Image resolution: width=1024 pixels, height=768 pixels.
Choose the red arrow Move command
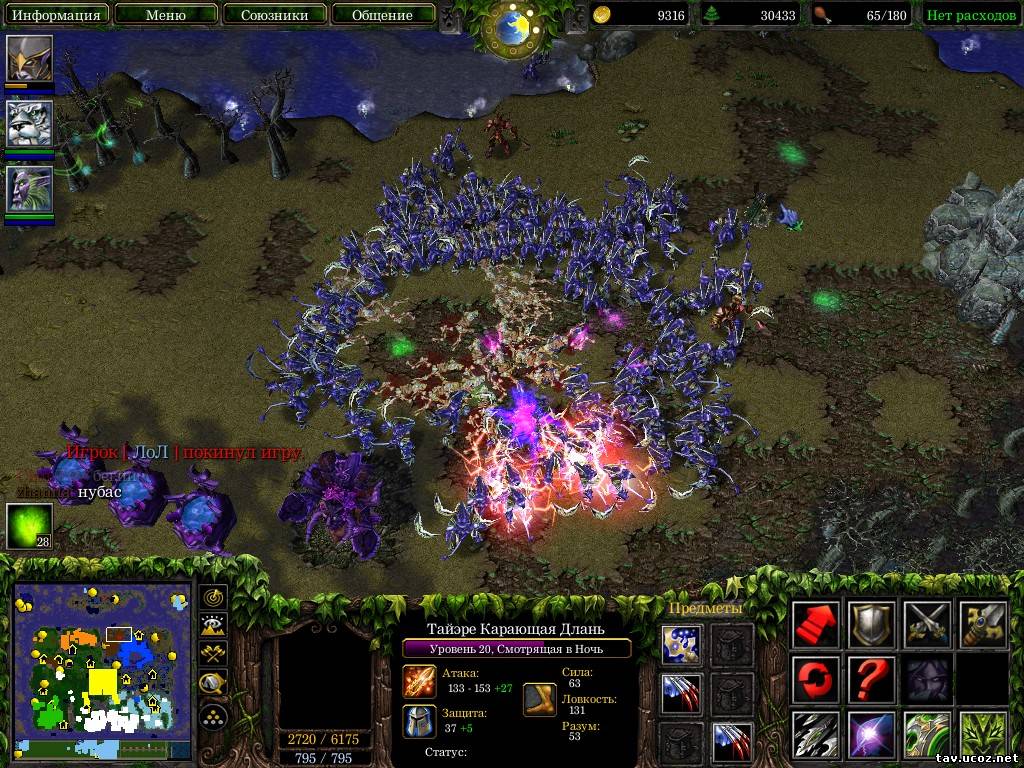click(815, 626)
